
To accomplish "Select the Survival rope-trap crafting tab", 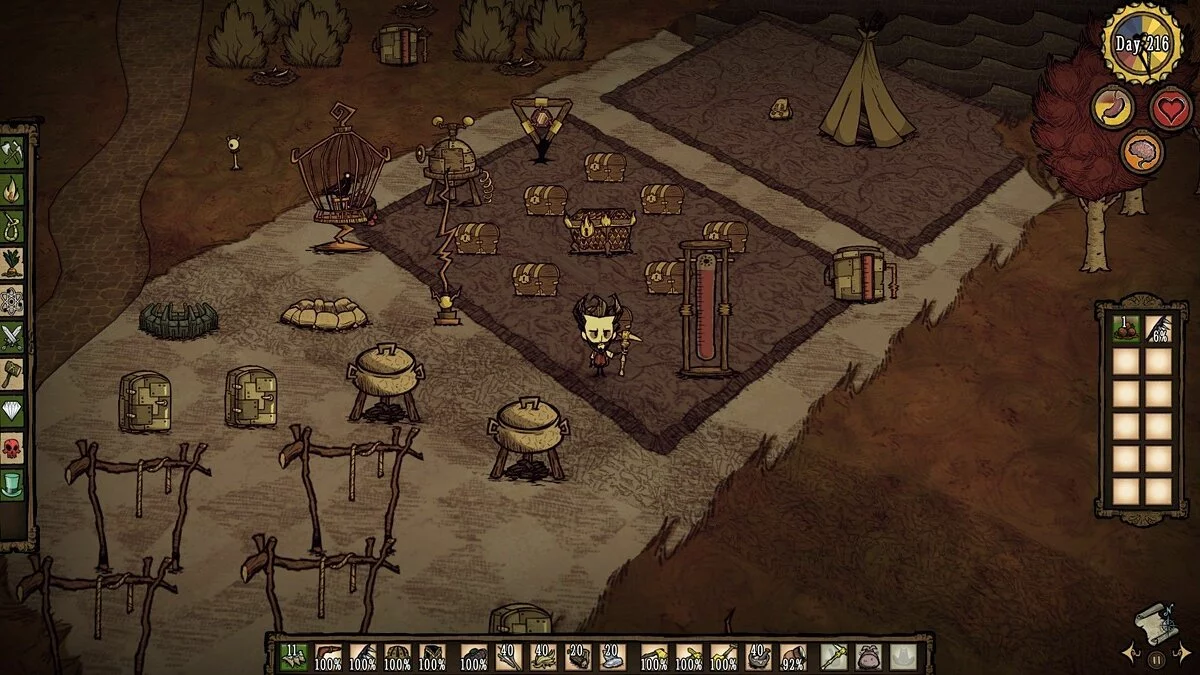I will point(13,226).
